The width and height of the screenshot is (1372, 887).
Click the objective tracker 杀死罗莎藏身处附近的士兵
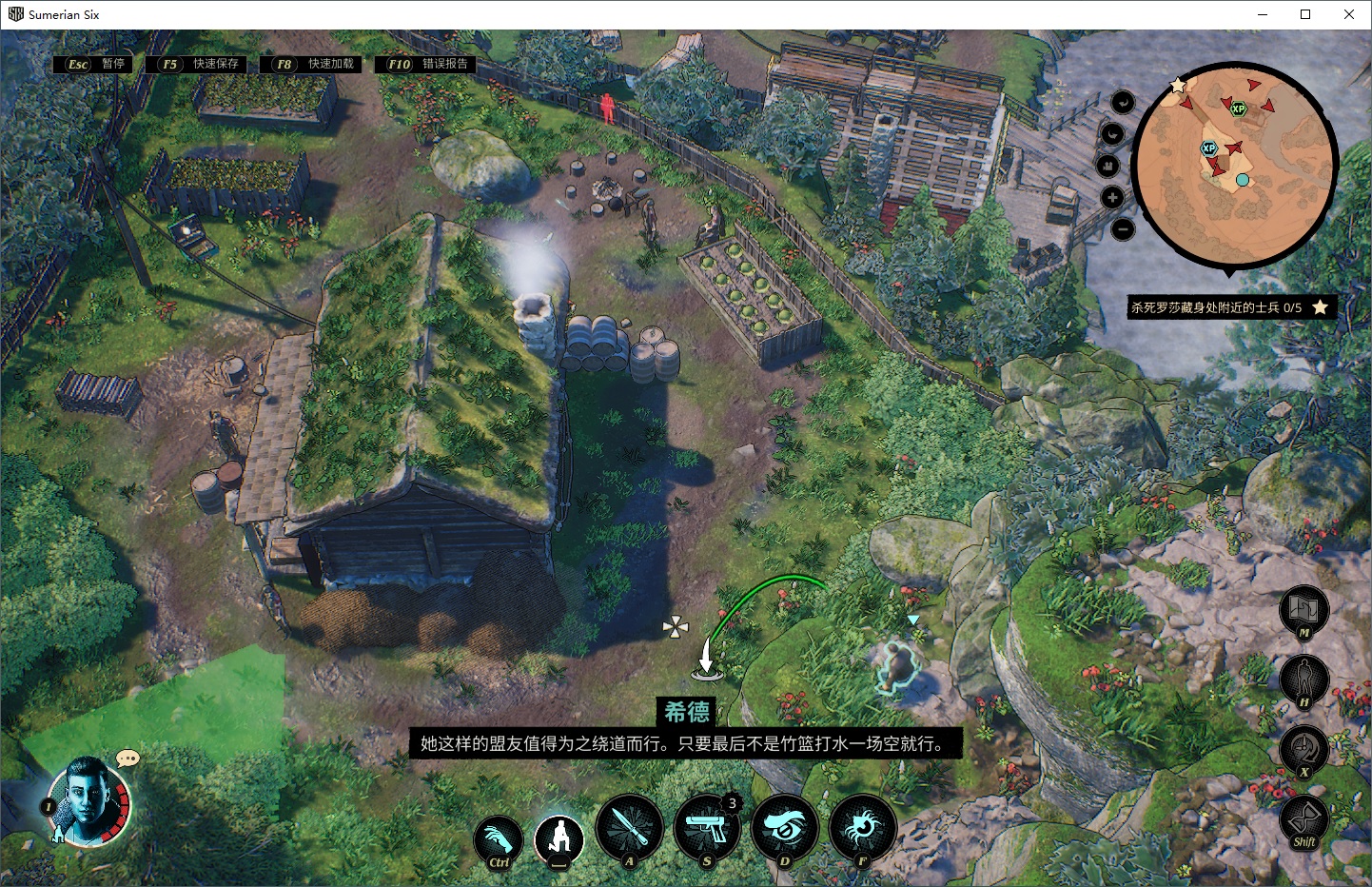click(1218, 307)
